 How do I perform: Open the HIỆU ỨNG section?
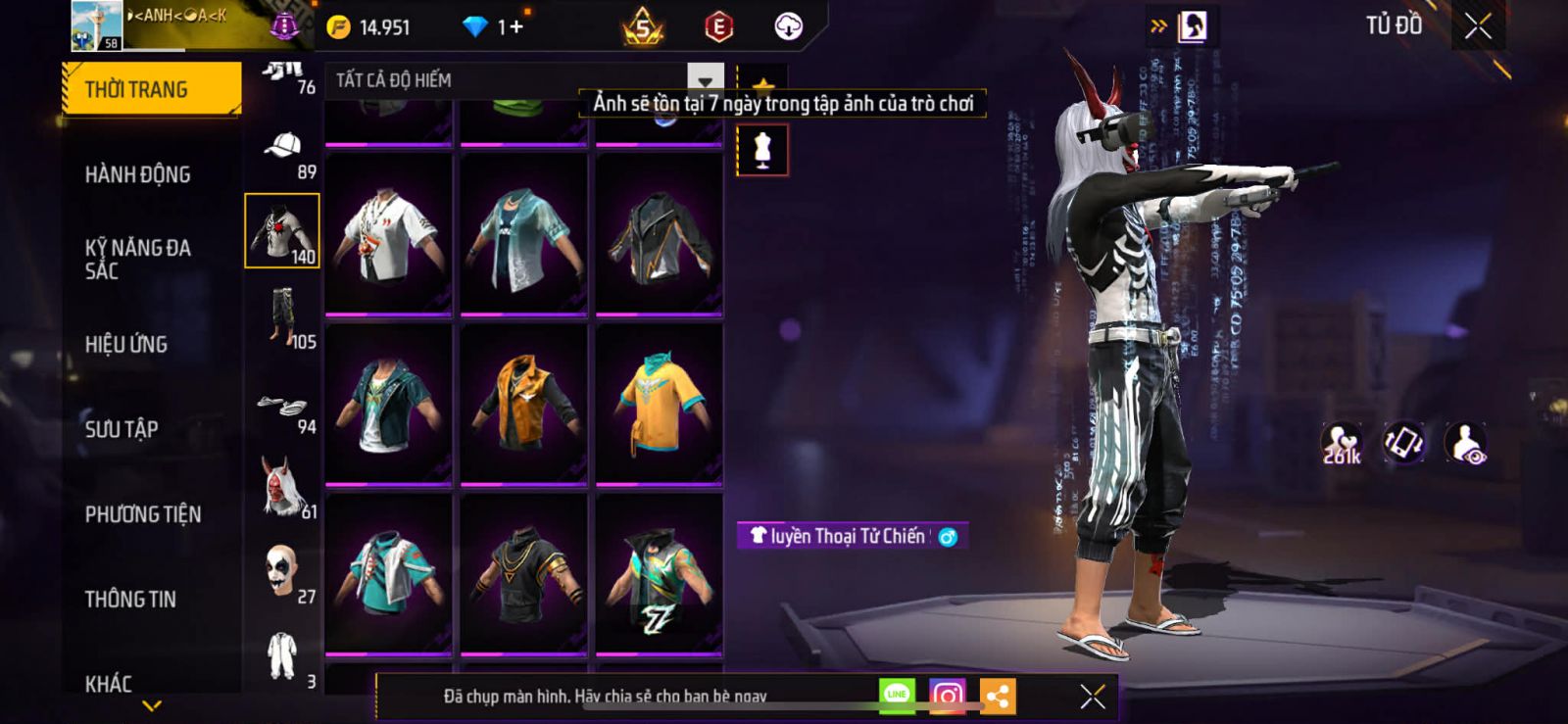pos(126,344)
